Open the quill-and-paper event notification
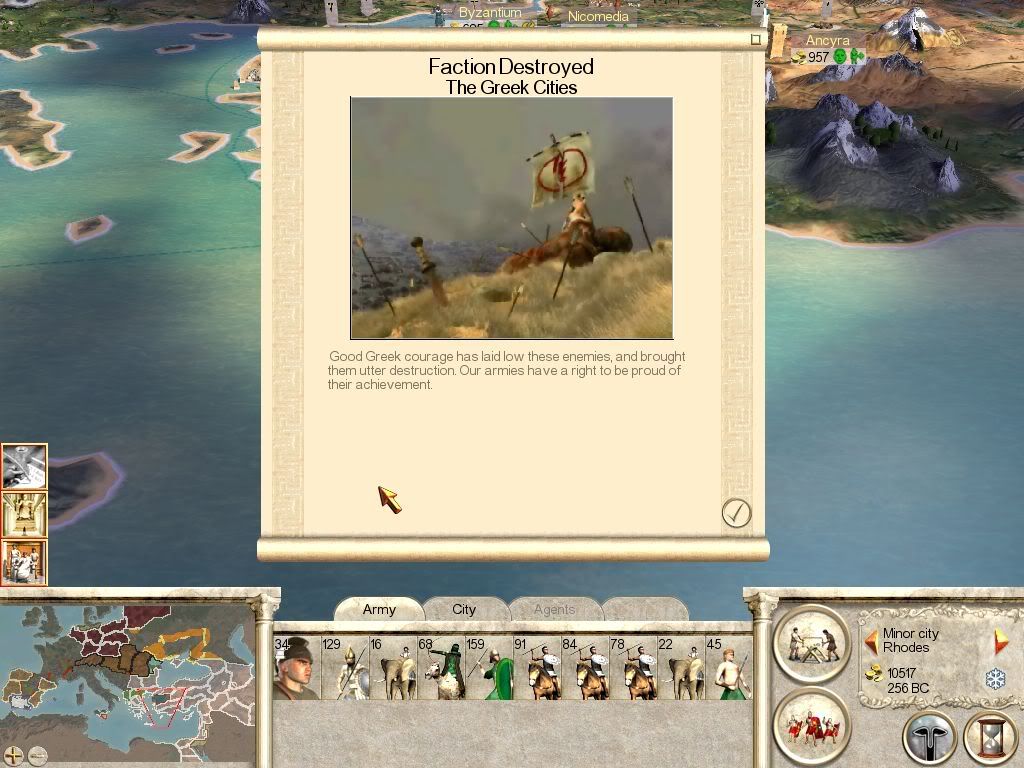1024x768 pixels. 24,467
